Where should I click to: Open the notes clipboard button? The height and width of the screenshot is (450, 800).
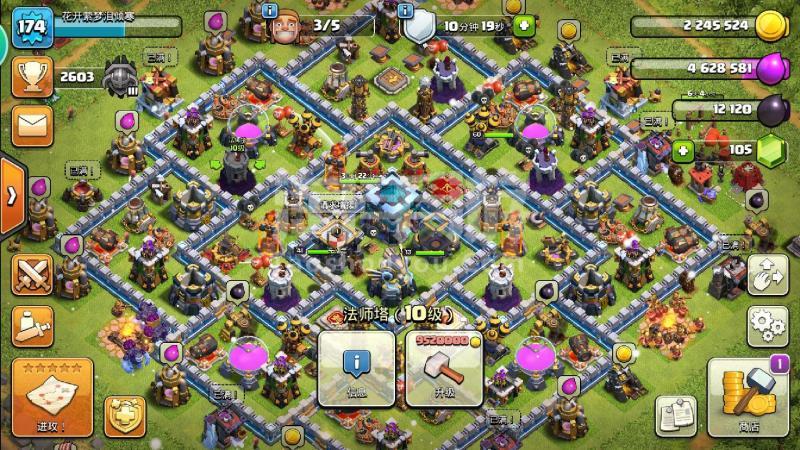pyautogui.click(x=677, y=414)
